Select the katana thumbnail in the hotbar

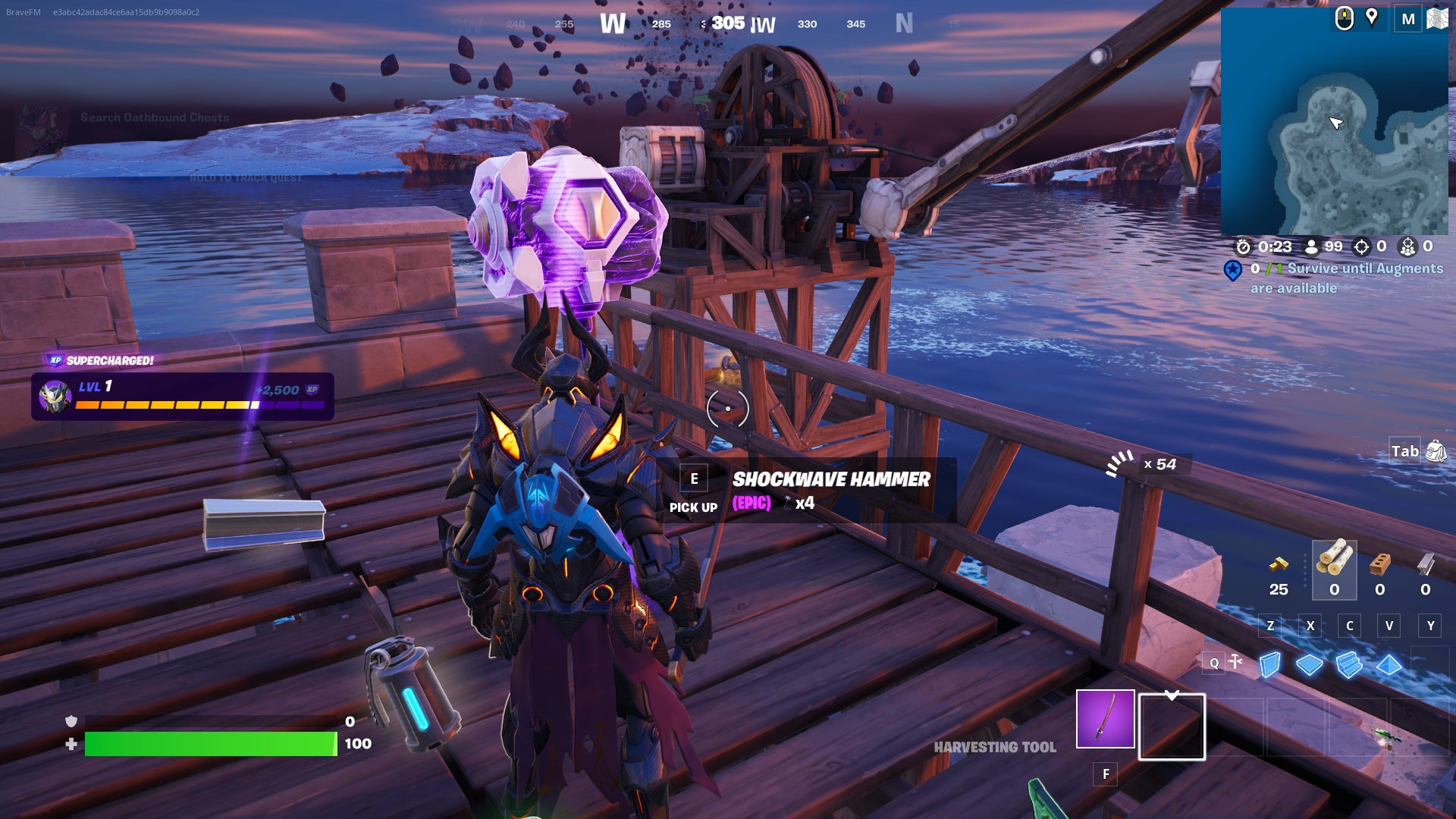point(1105,718)
